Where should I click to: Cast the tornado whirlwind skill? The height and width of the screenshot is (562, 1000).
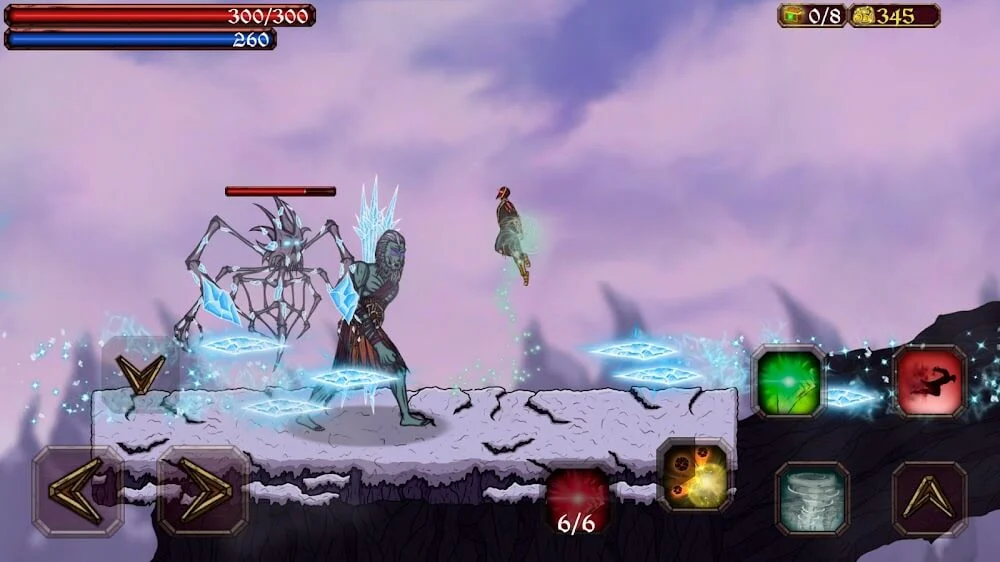click(x=812, y=498)
